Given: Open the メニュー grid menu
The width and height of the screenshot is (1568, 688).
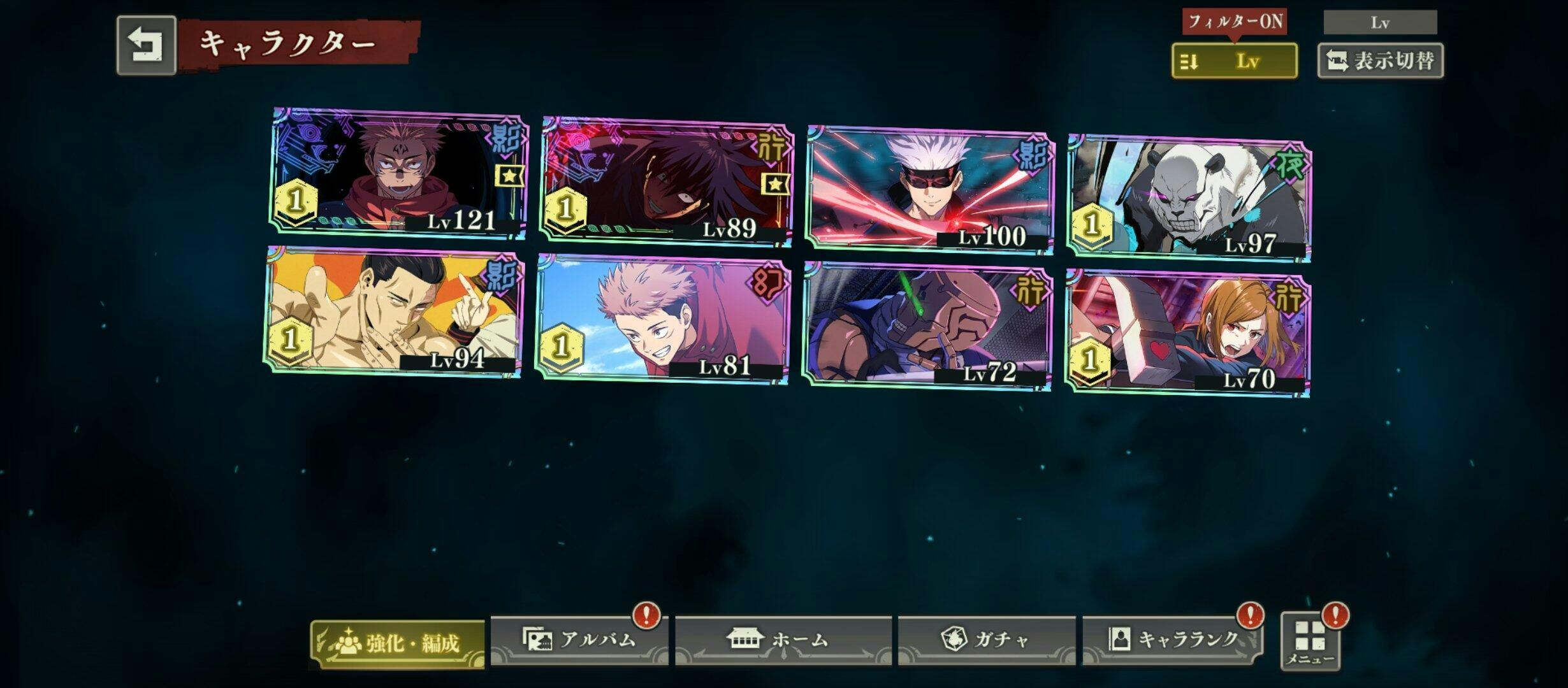Looking at the screenshot, I should pos(1310,641).
